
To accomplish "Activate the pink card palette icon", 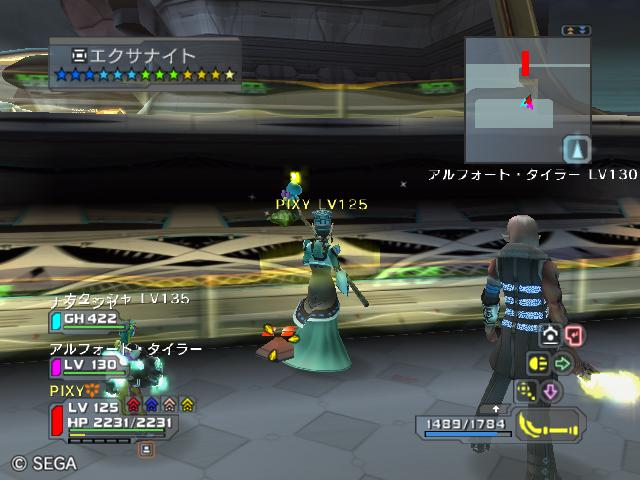I will (x=573, y=335).
